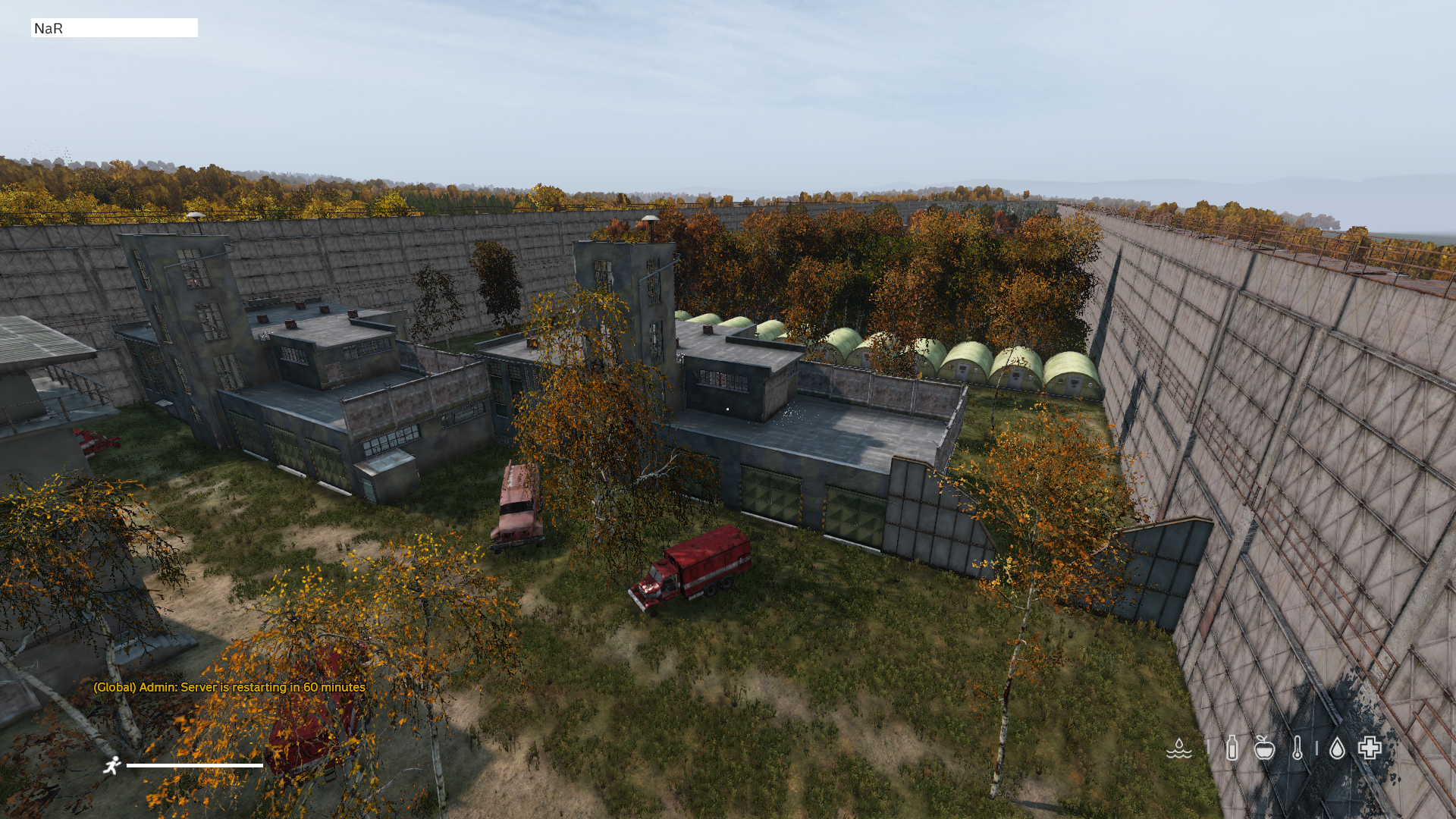Click the white NaR text box
The height and width of the screenshot is (819, 1456).
coord(115,28)
